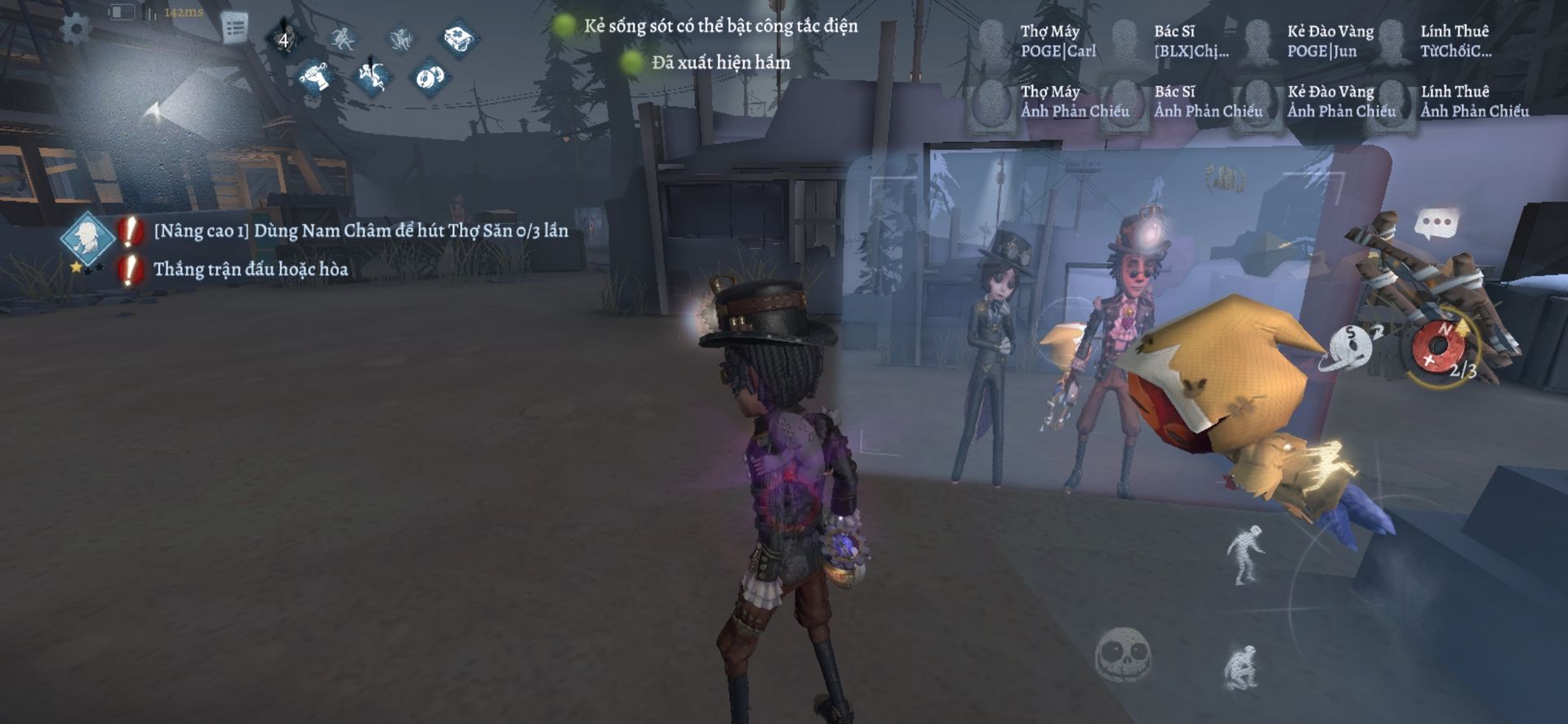Open the Dùng Nam Châm advanced quest objective
Screen dimensions: 1568x724
click(x=360, y=231)
